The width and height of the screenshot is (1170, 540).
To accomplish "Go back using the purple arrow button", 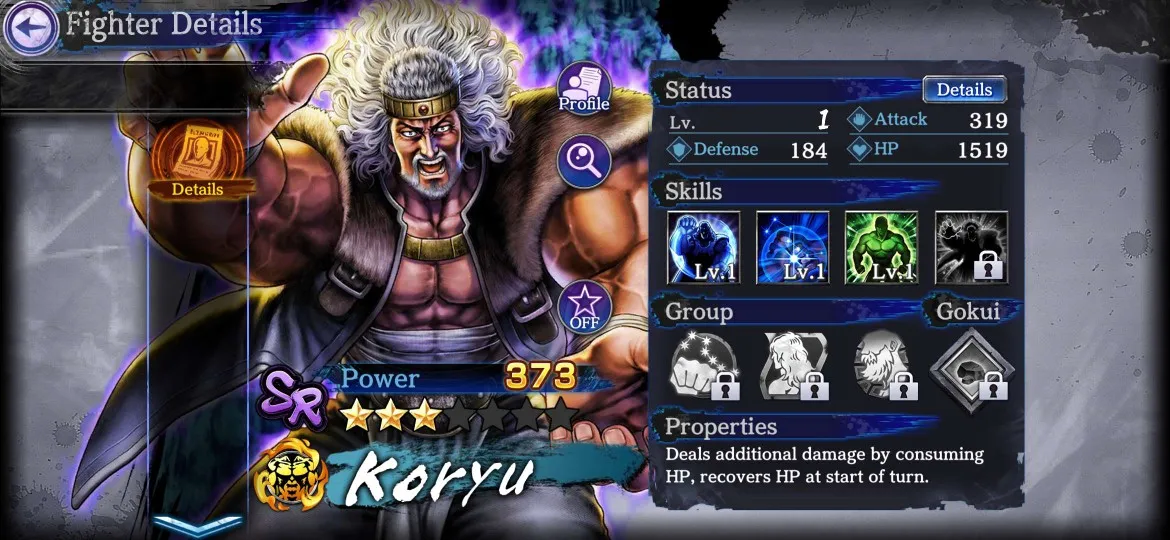I will pyautogui.click(x=30, y=27).
